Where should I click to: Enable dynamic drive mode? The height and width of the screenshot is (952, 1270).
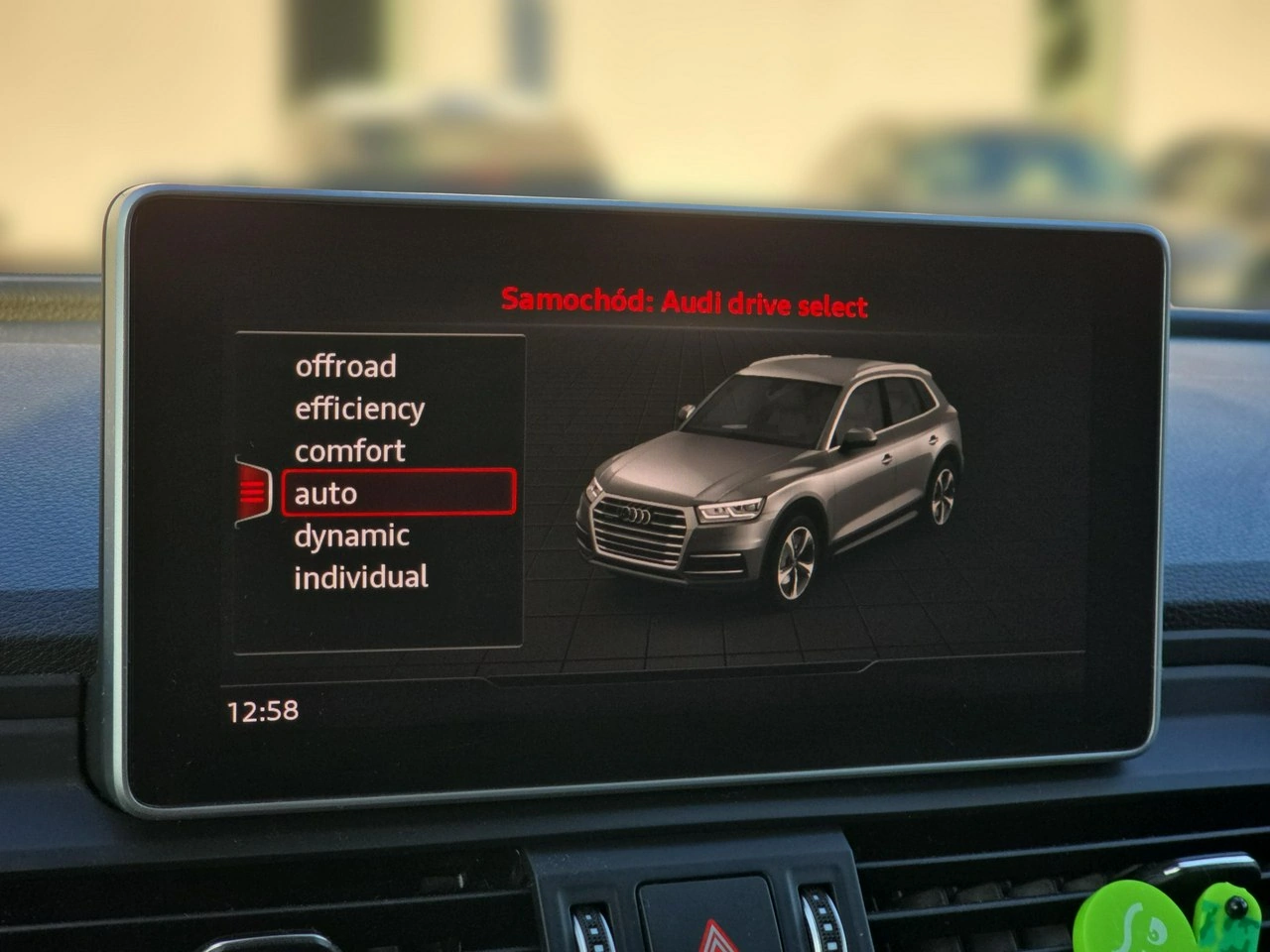pos(350,535)
